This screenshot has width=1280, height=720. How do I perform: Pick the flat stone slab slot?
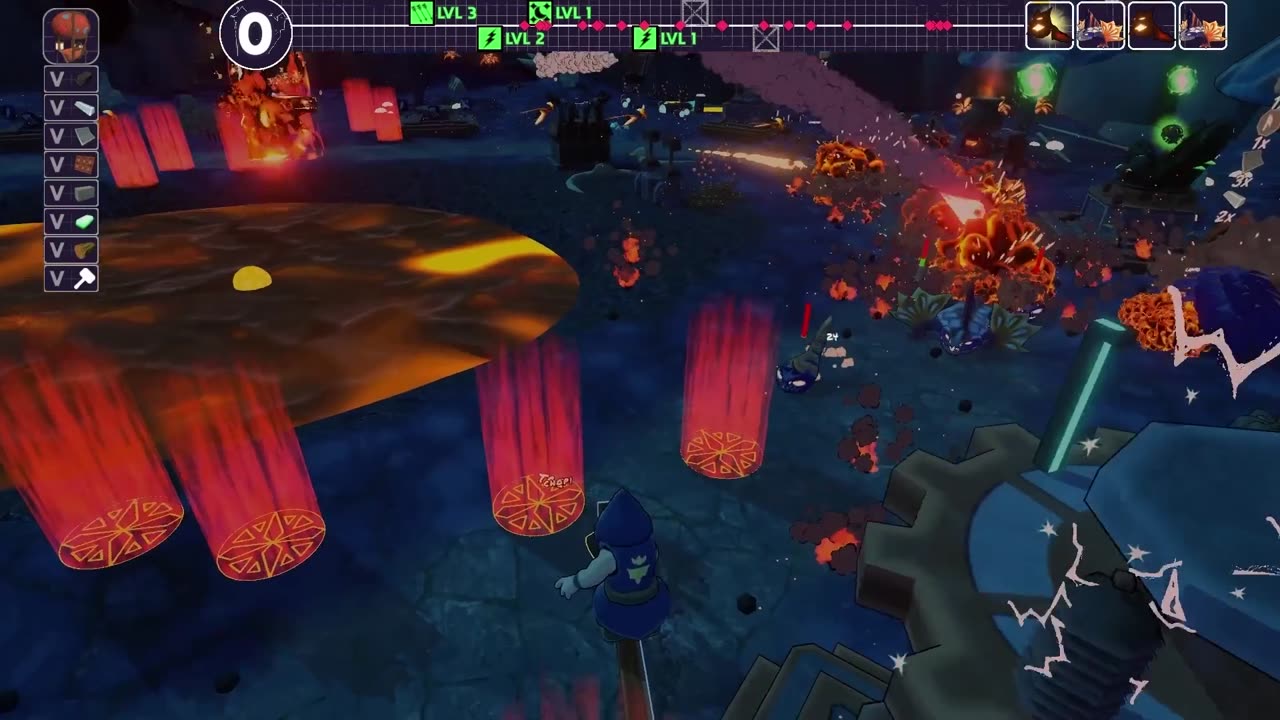point(71,136)
